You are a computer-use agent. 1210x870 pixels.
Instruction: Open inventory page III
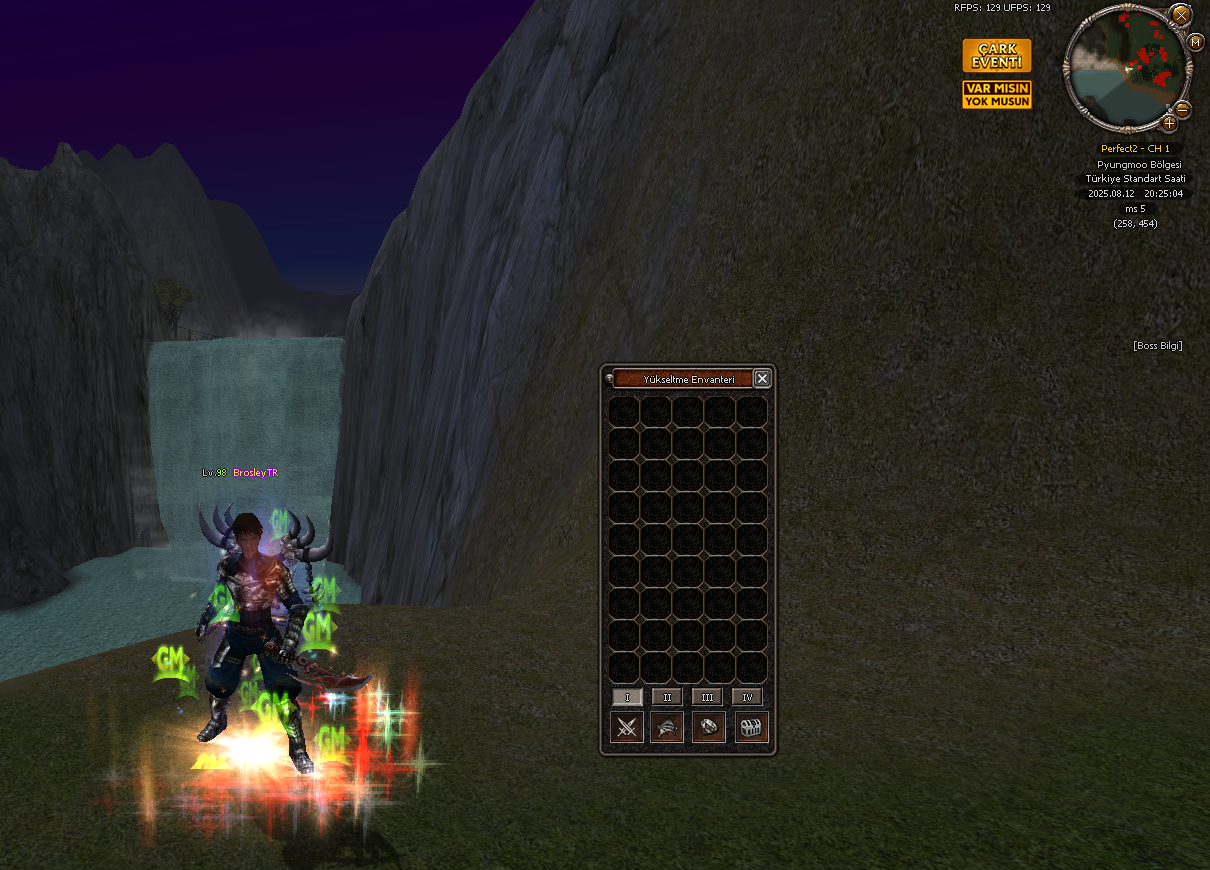pyautogui.click(x=707, y=697)
